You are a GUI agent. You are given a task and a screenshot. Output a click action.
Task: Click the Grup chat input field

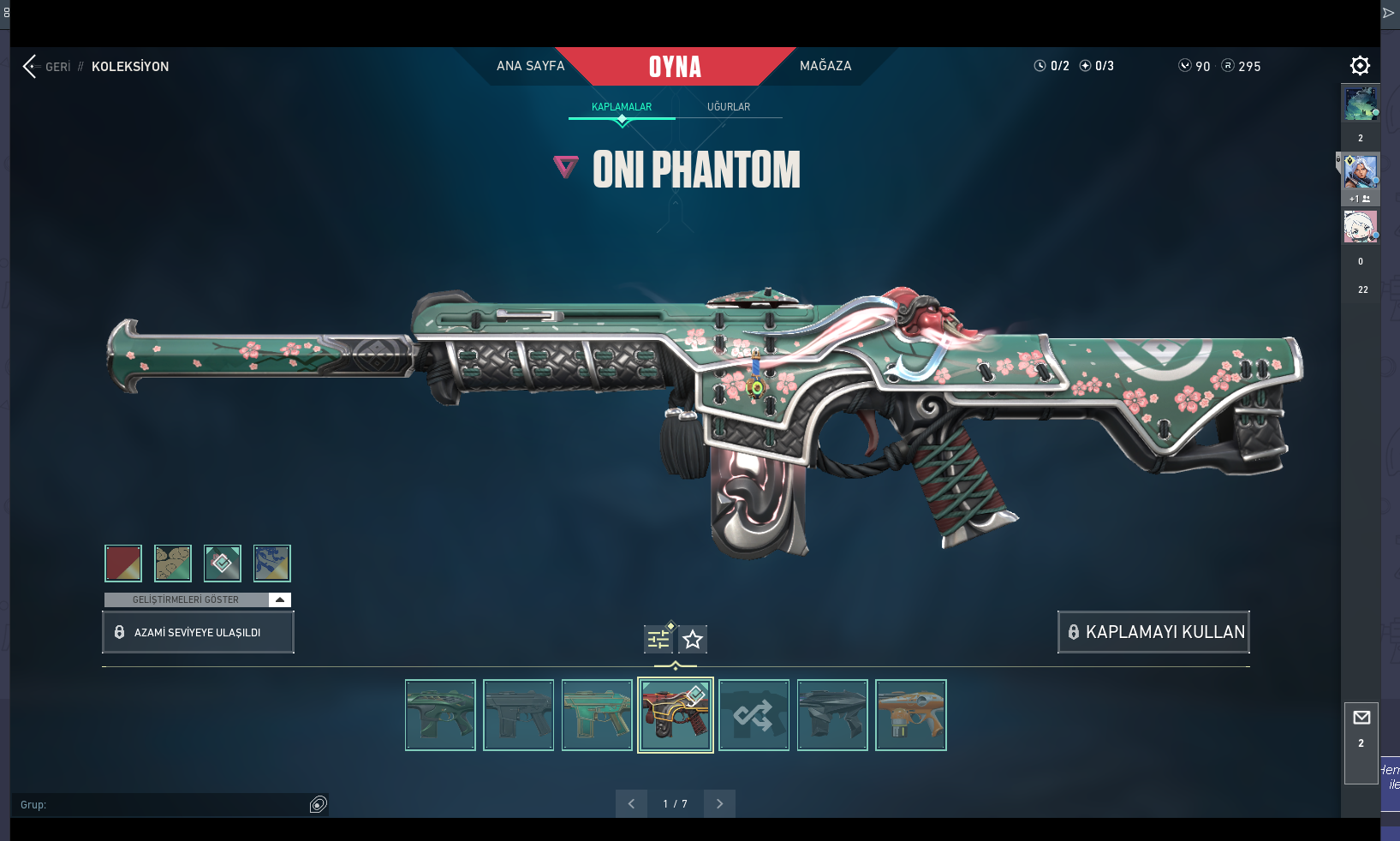pyautogui.click(x=163, y=804)
